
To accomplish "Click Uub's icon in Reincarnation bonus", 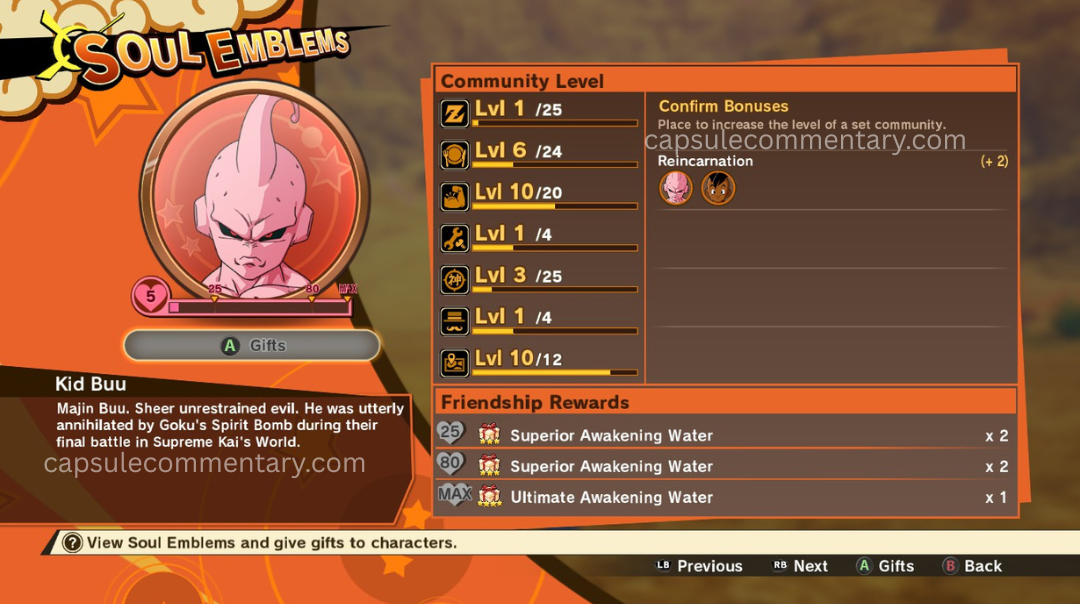I will click(x=718, y=188).
